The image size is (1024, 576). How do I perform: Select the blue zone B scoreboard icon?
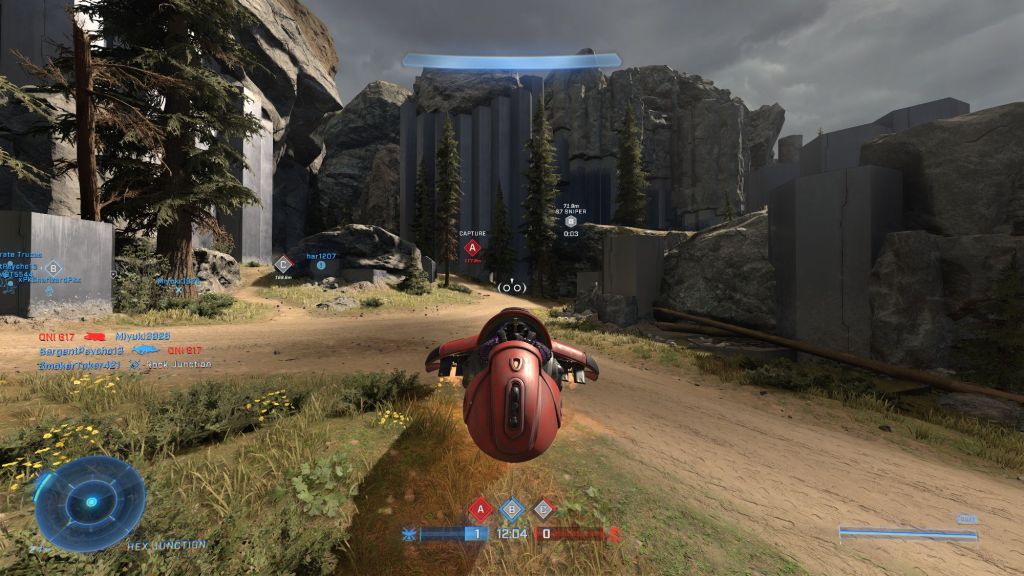pyautogui.click(x=511, y=509)
